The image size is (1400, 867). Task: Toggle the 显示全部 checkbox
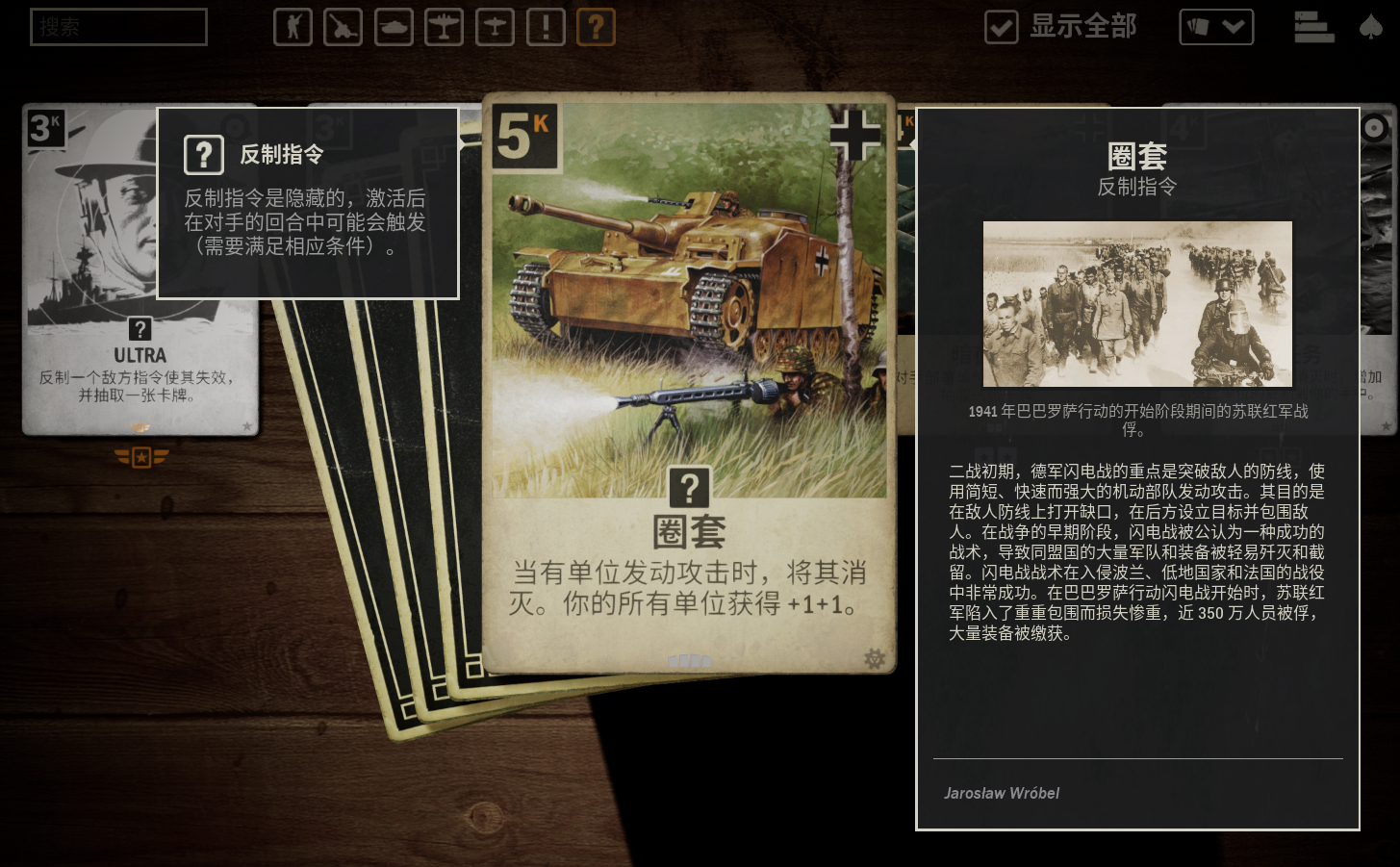pyautogui.click(x=1001, y=27)
